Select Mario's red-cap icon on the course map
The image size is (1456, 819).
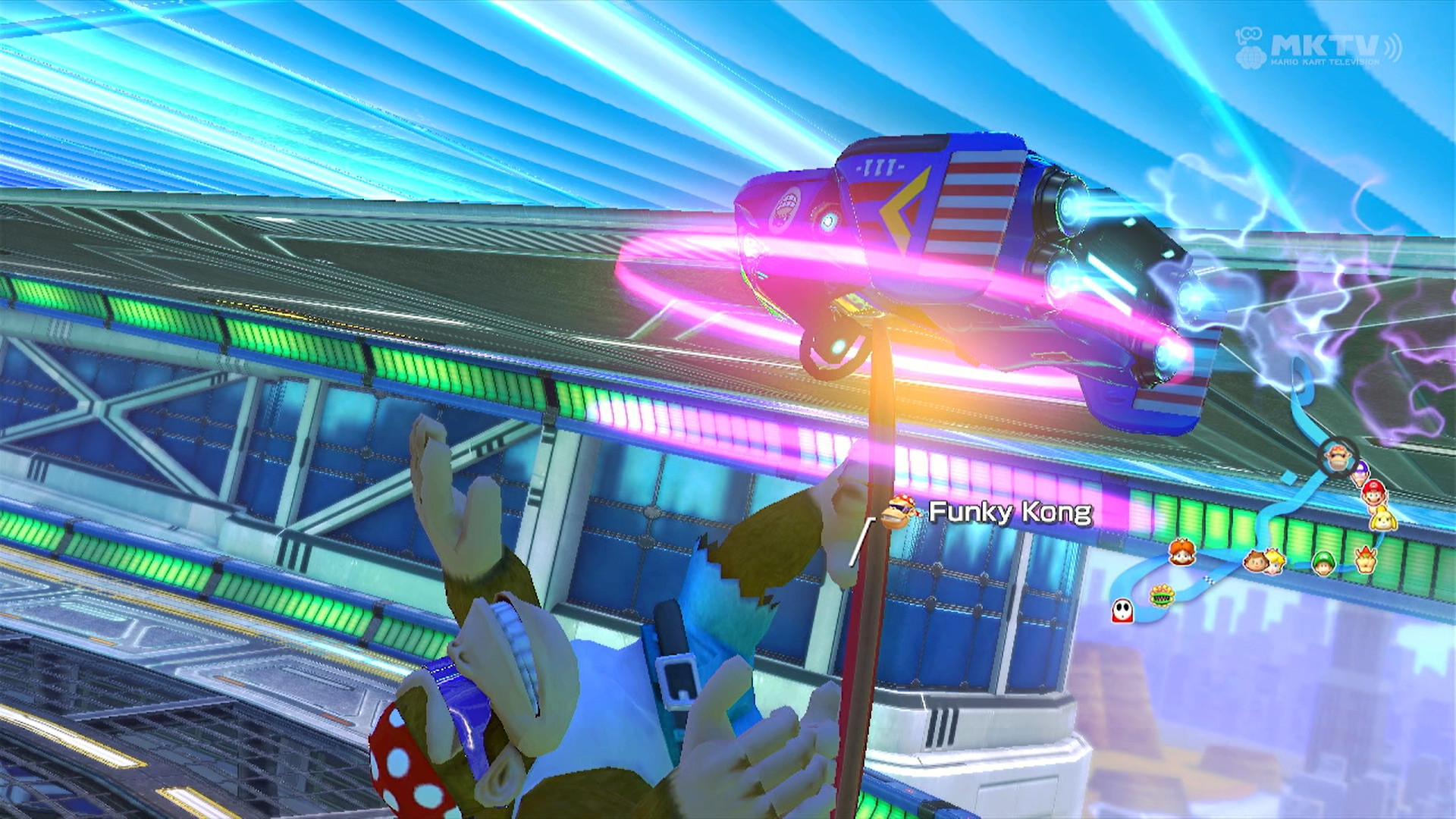point(1374,494)
